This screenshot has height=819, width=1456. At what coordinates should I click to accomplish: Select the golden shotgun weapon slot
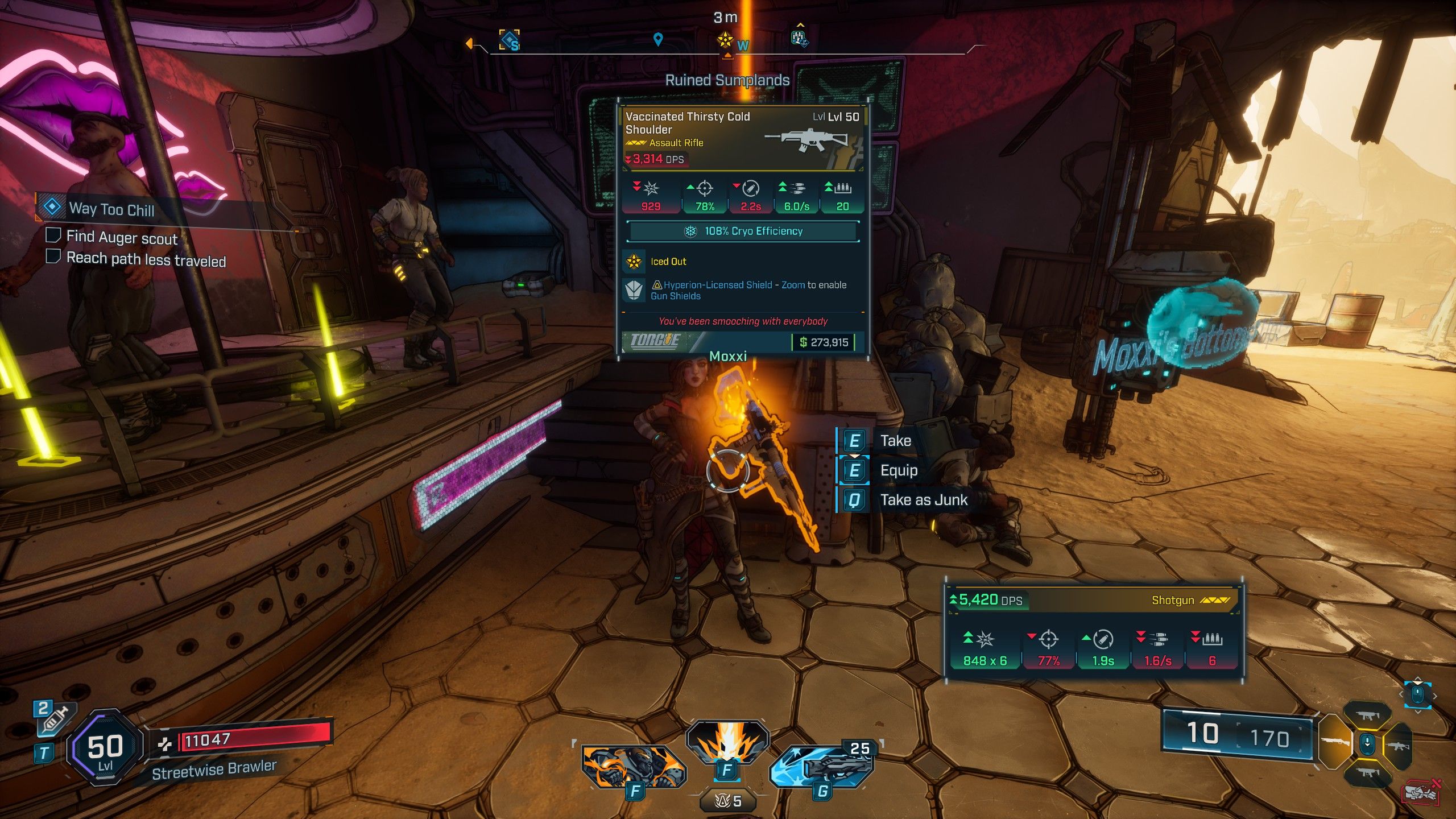tap(1335, 742)
